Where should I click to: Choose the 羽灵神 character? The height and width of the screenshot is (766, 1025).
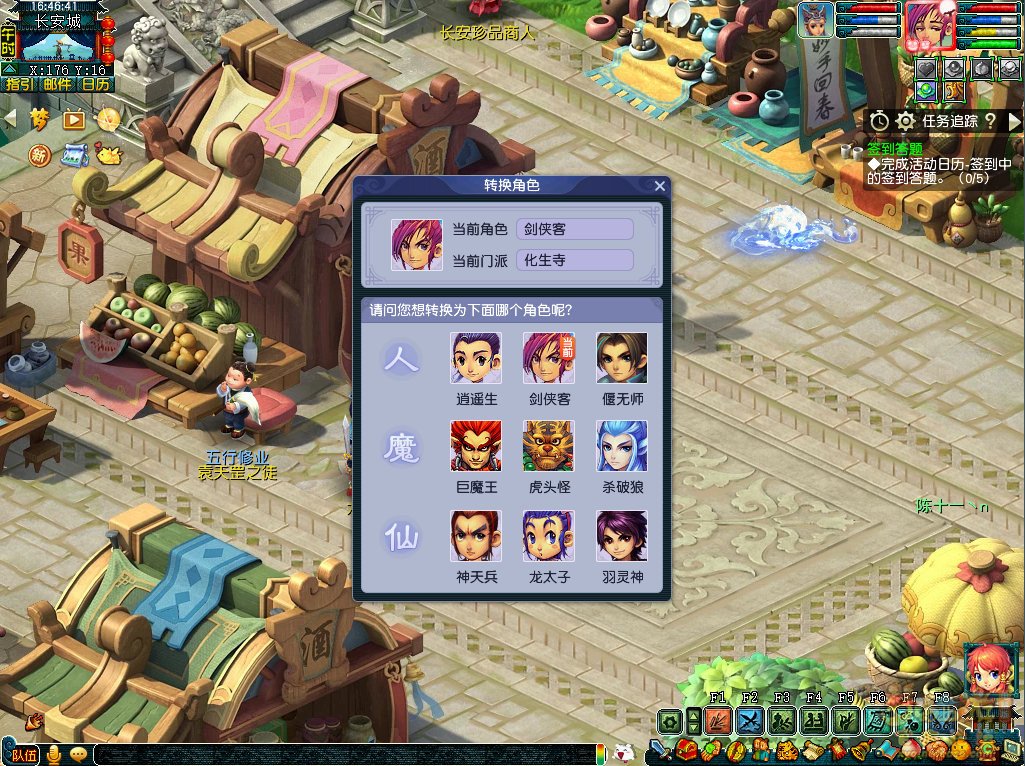(x=621, y=536)
